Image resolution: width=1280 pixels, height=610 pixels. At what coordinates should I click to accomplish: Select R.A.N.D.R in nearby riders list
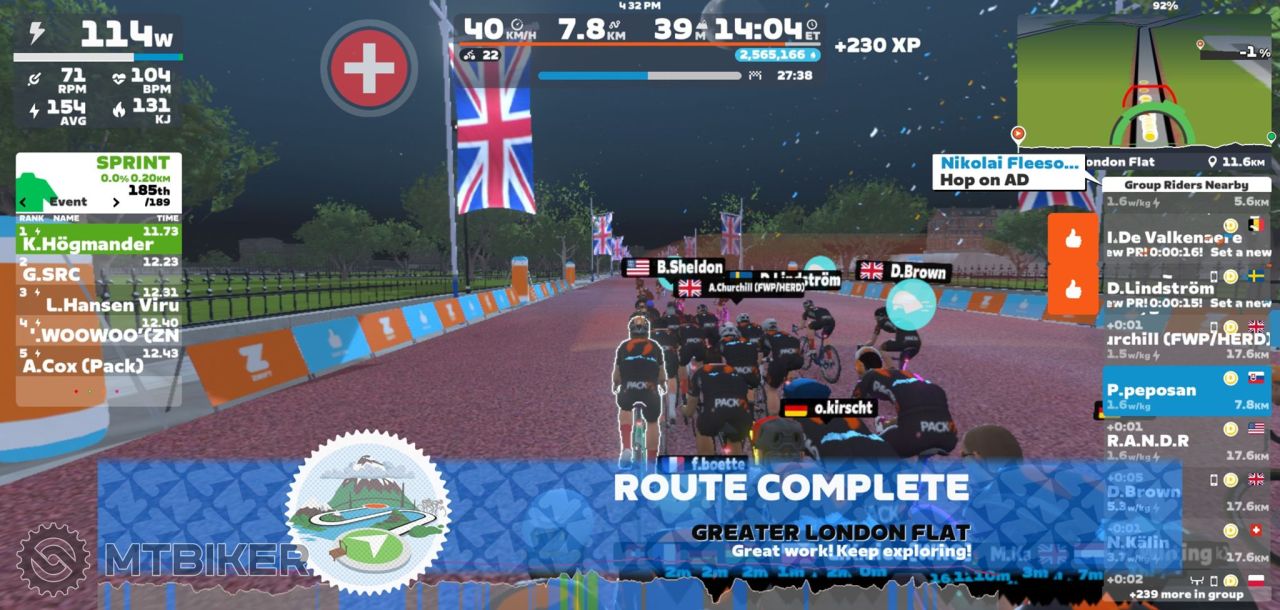1186,439
